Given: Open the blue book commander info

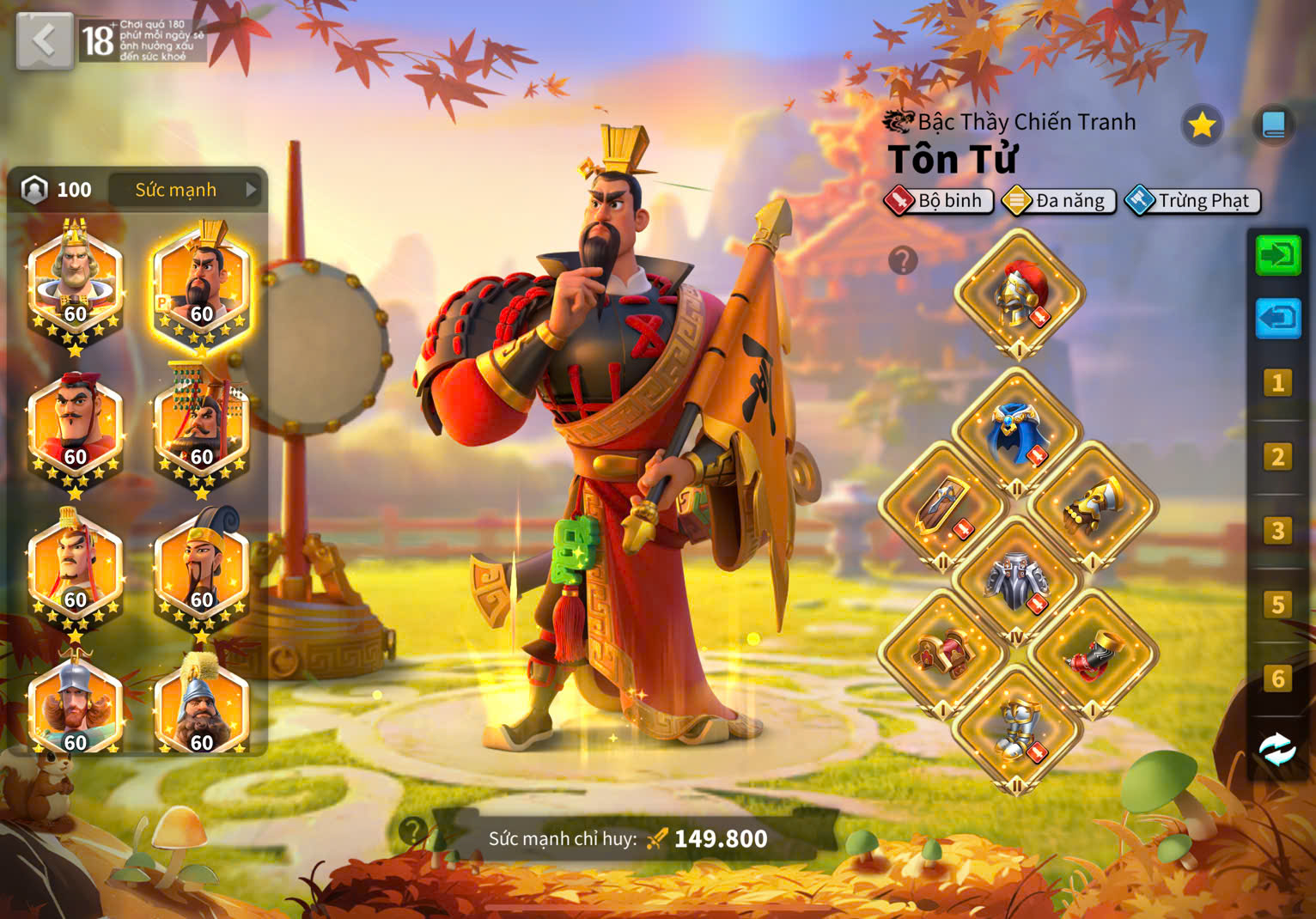Looking at the screenshot, I should [x=1273, y=125].
